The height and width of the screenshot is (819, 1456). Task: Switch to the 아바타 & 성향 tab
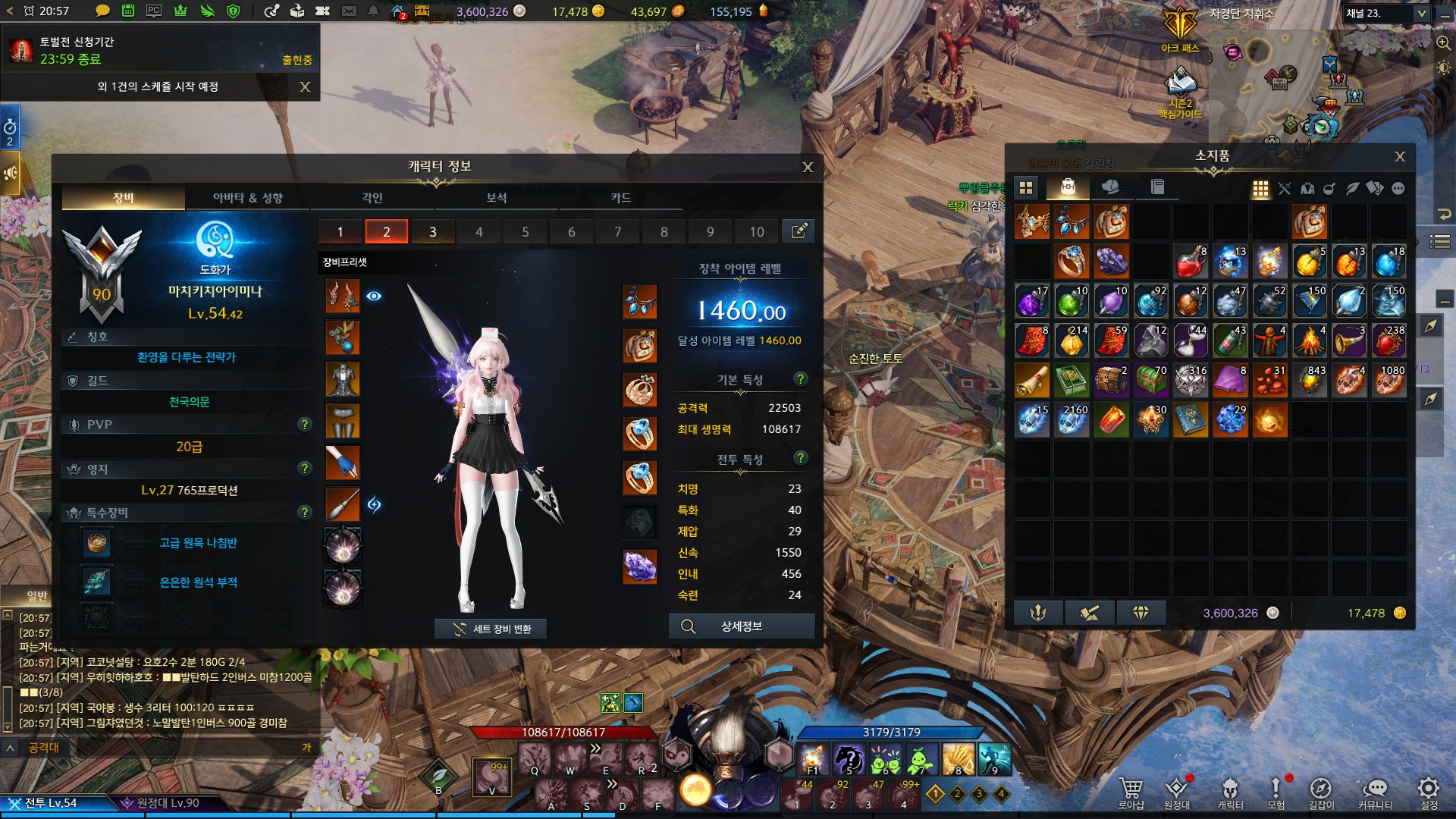[247, 198]
